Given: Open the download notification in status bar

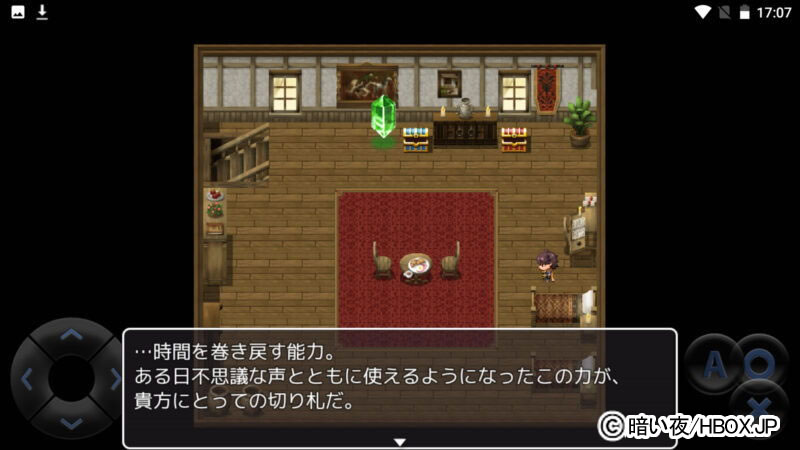Looking at the screenshot, I should point(42,12).
